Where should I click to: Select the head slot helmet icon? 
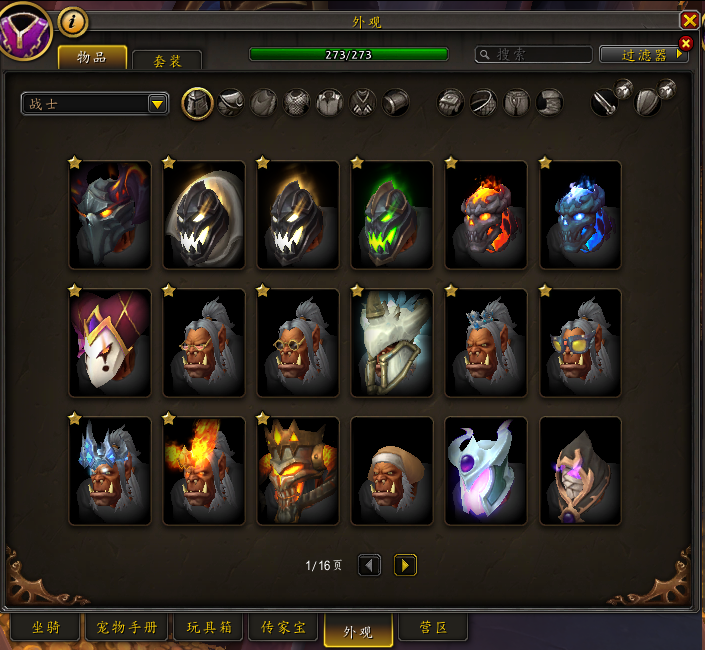coord(198,102)
